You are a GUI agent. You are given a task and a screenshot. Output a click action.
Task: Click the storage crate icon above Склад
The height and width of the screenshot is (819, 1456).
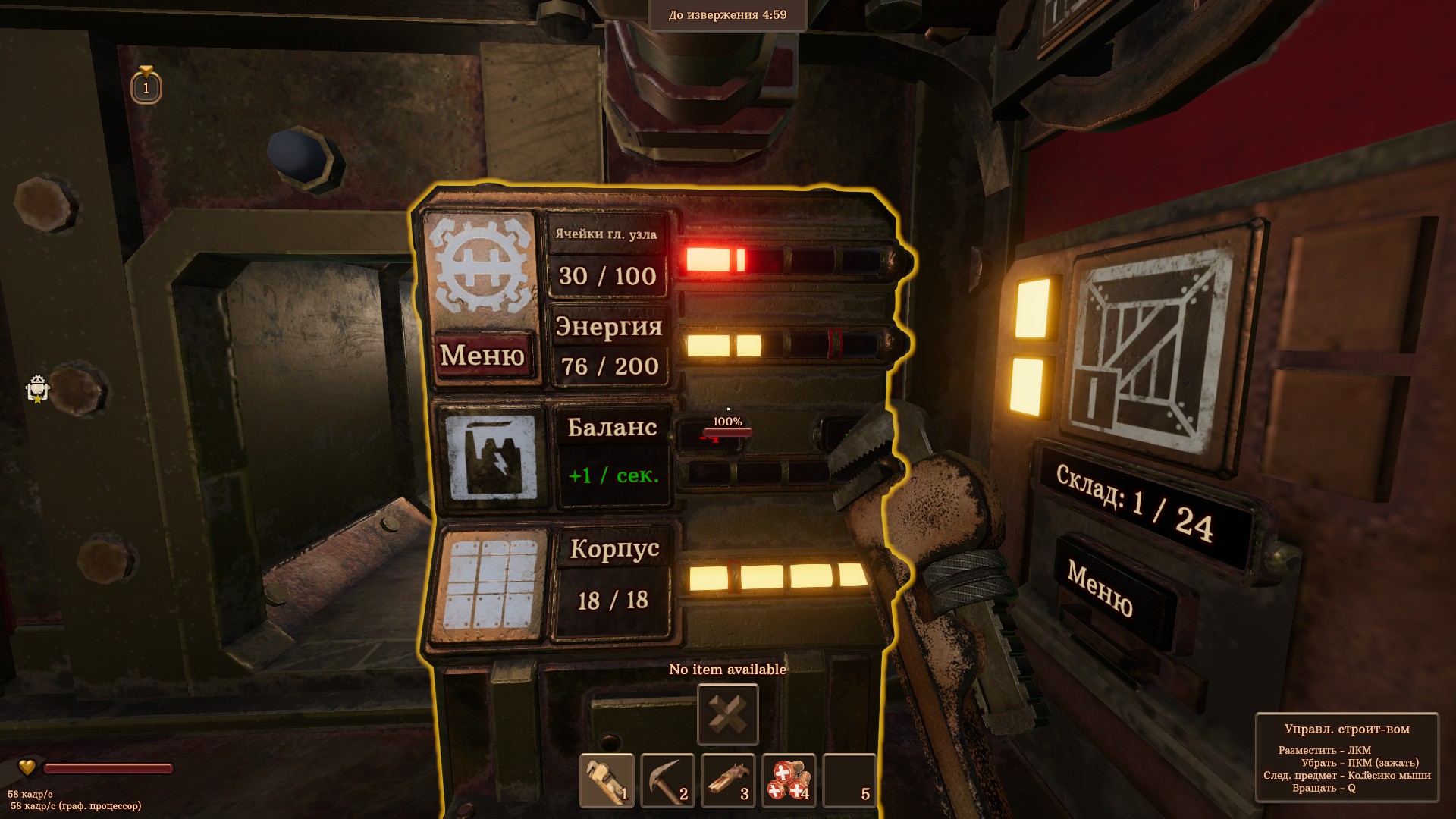tap(1149, 347)
